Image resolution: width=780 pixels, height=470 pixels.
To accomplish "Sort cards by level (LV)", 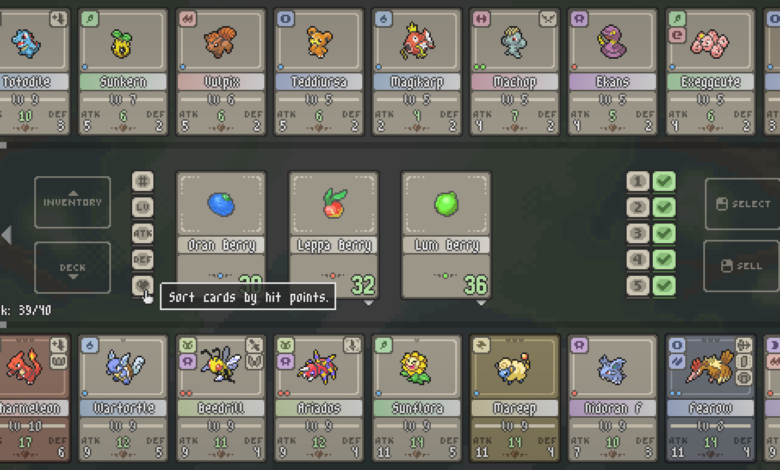I will pos(143,207).
